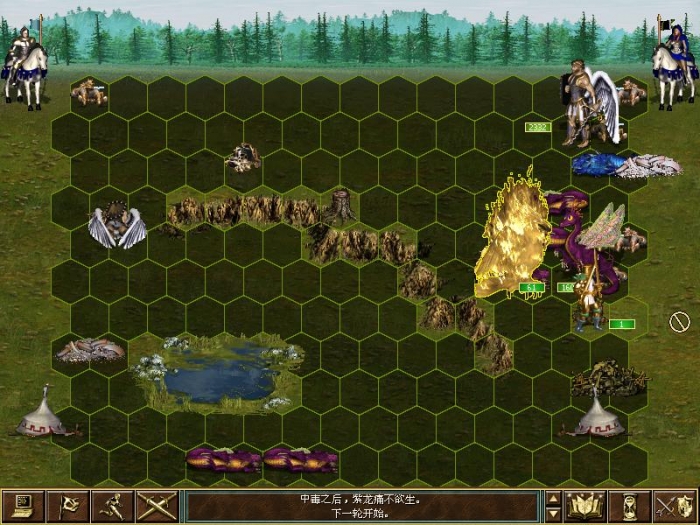The image size is (700, 525).
Task: Surrender using the white flag button
Action: (x=69, y=506)
